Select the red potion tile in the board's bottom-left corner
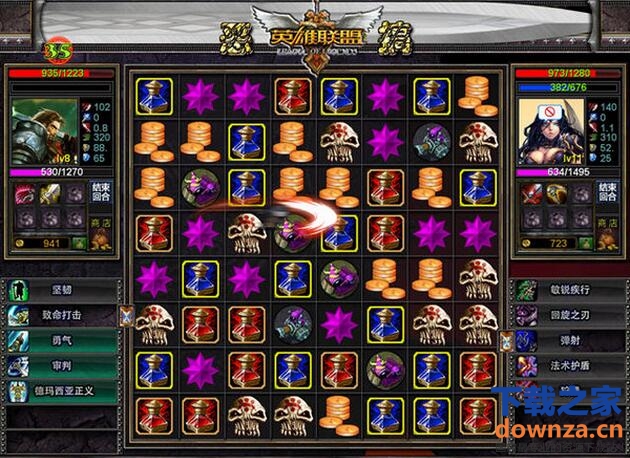Image resolution: width=630 pixels, height=458 pixels. point(153,413)
